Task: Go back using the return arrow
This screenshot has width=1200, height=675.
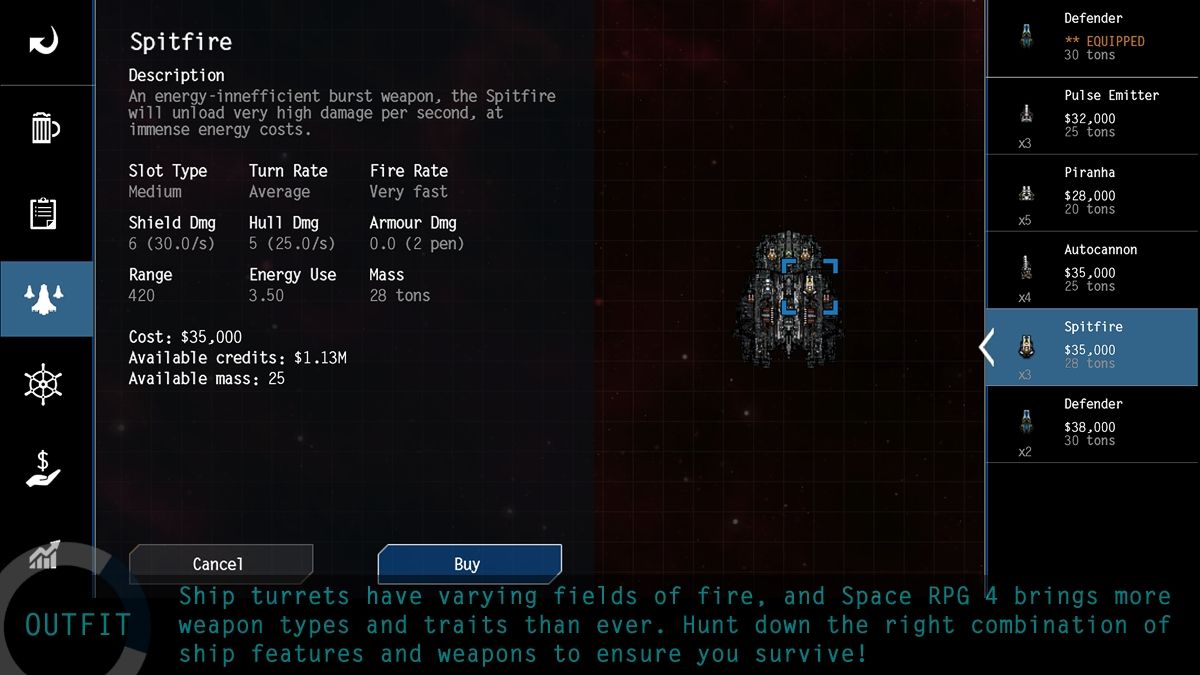Action: pos(44,42)
